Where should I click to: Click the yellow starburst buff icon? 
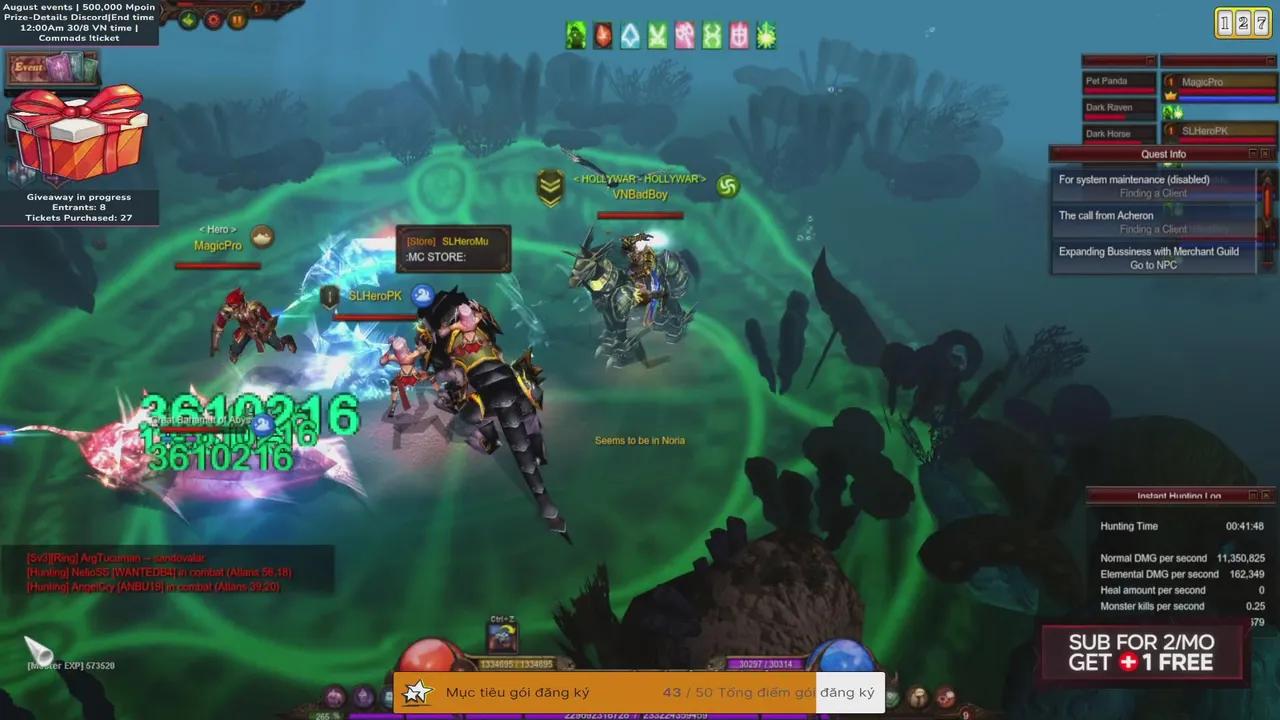(x=764, y=35)
